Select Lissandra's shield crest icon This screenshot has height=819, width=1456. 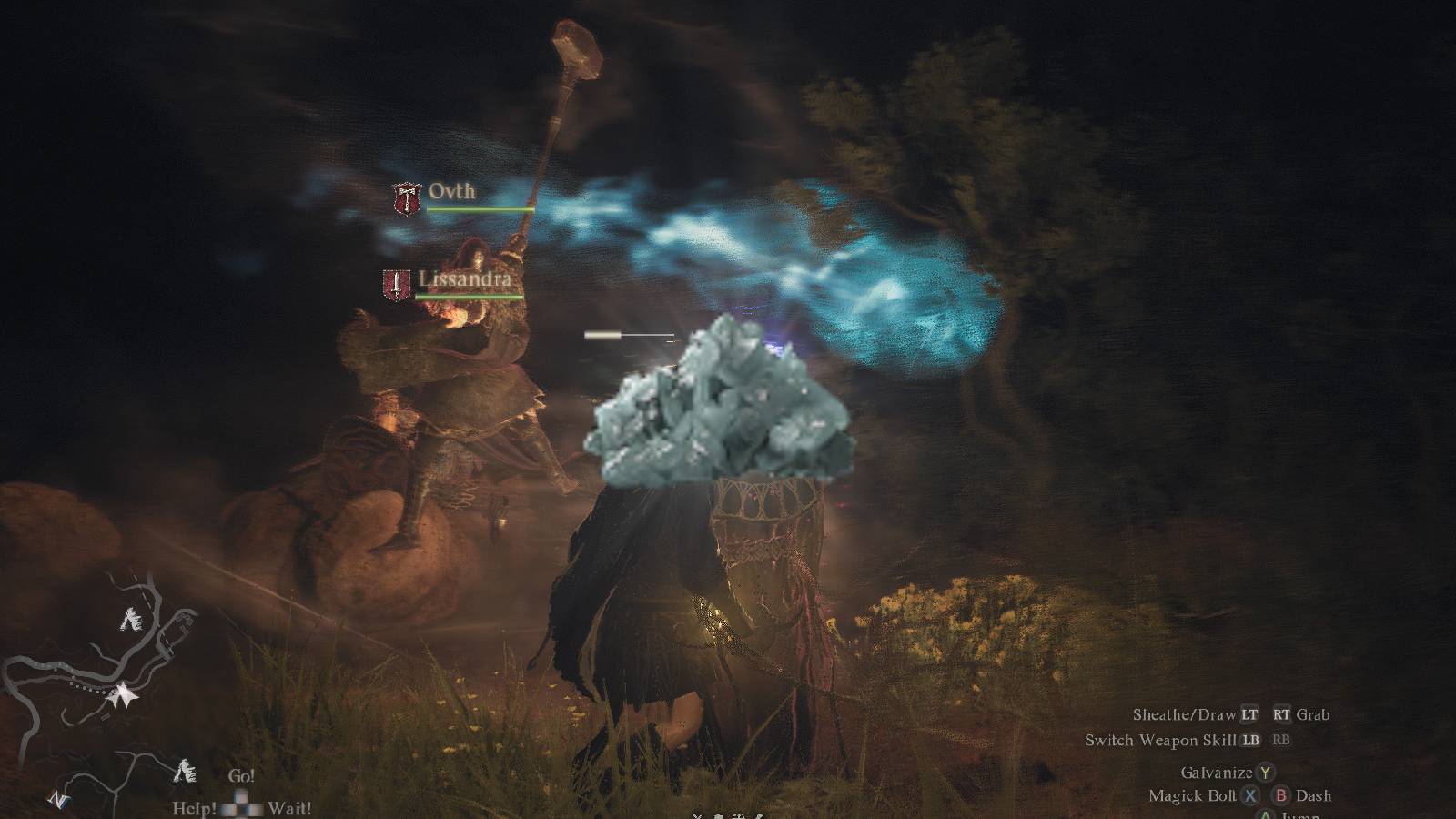point(398,285)
